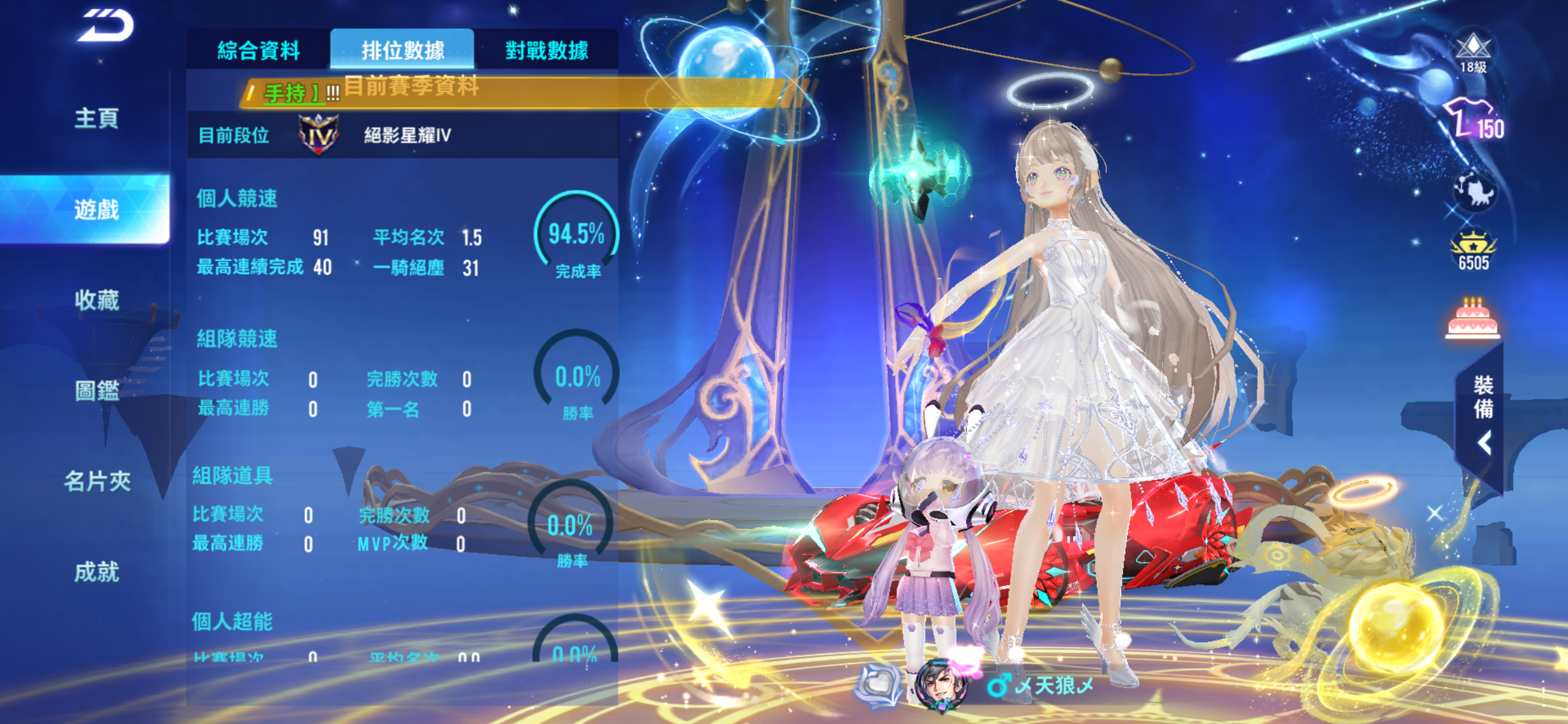
Task: Switch to the 綜合資料 tab
Action: pos(259,50)
